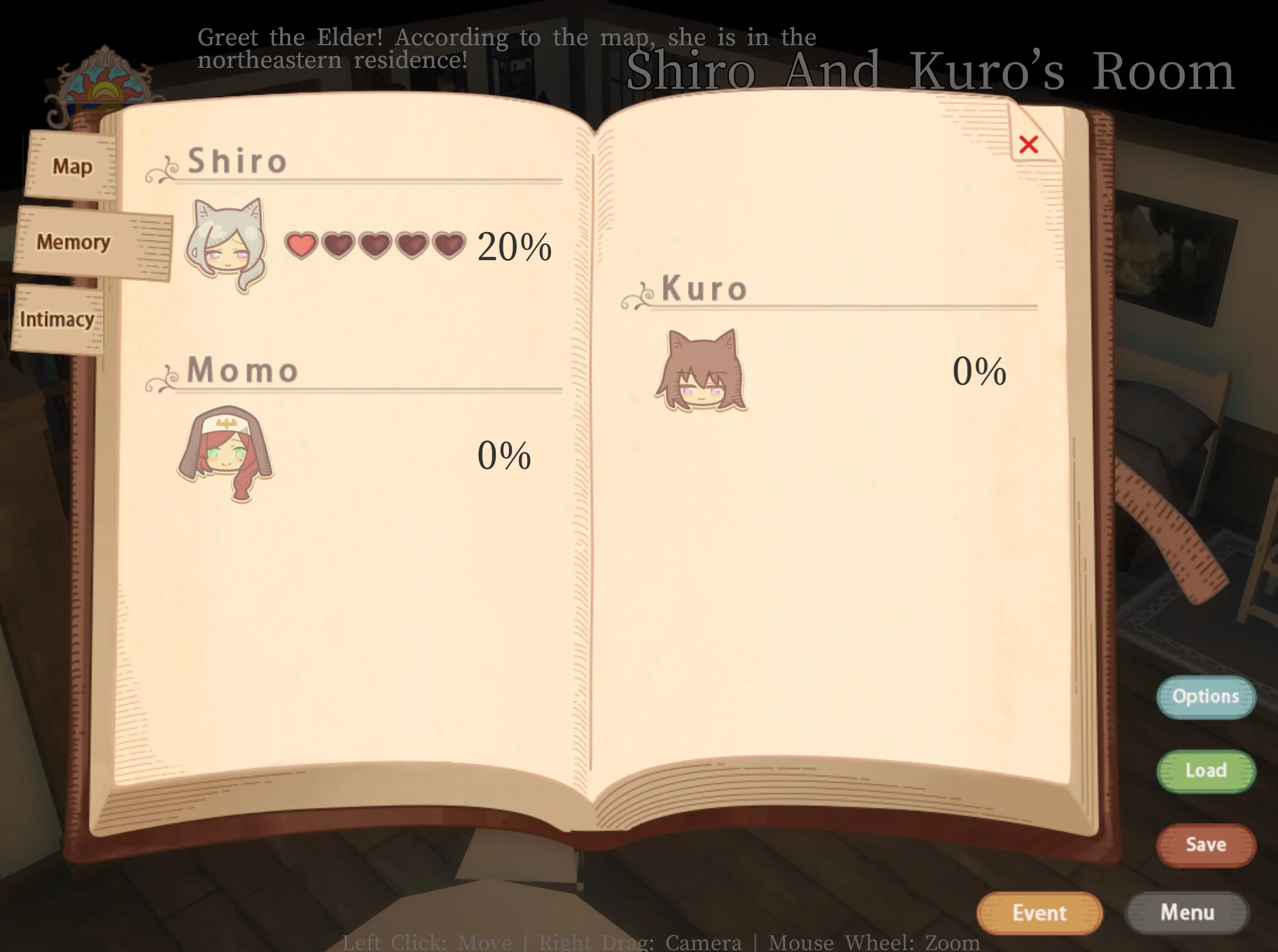Screen dimensions: 1278x952
Task: Open the Options menu
Action: click(x=1205, y=697)
